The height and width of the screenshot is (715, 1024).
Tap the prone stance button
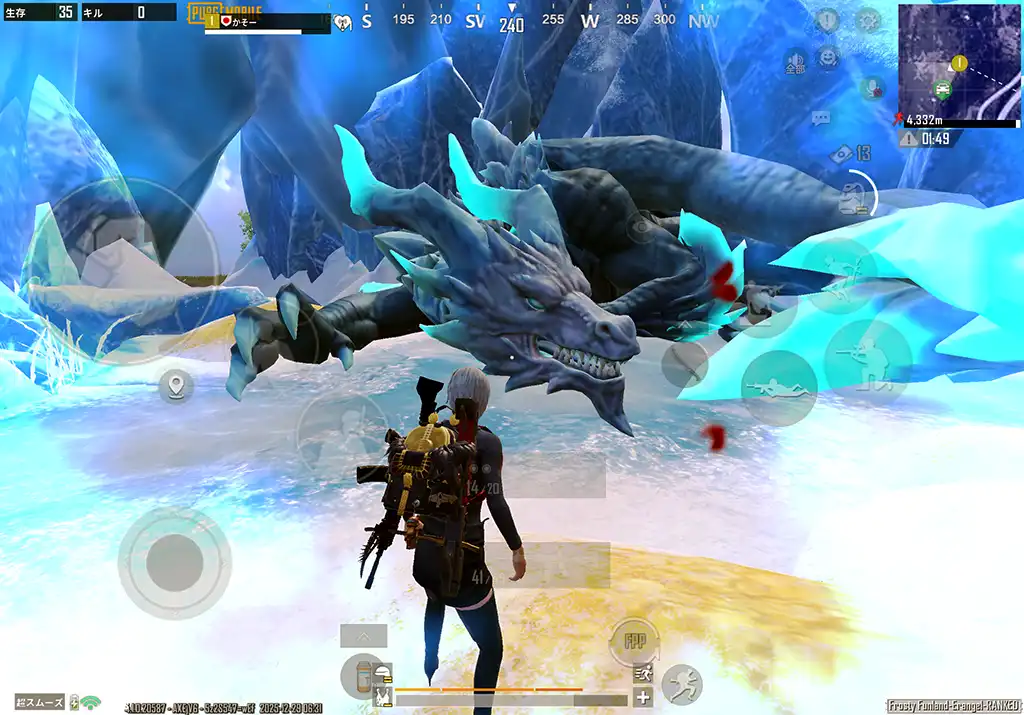779,388
